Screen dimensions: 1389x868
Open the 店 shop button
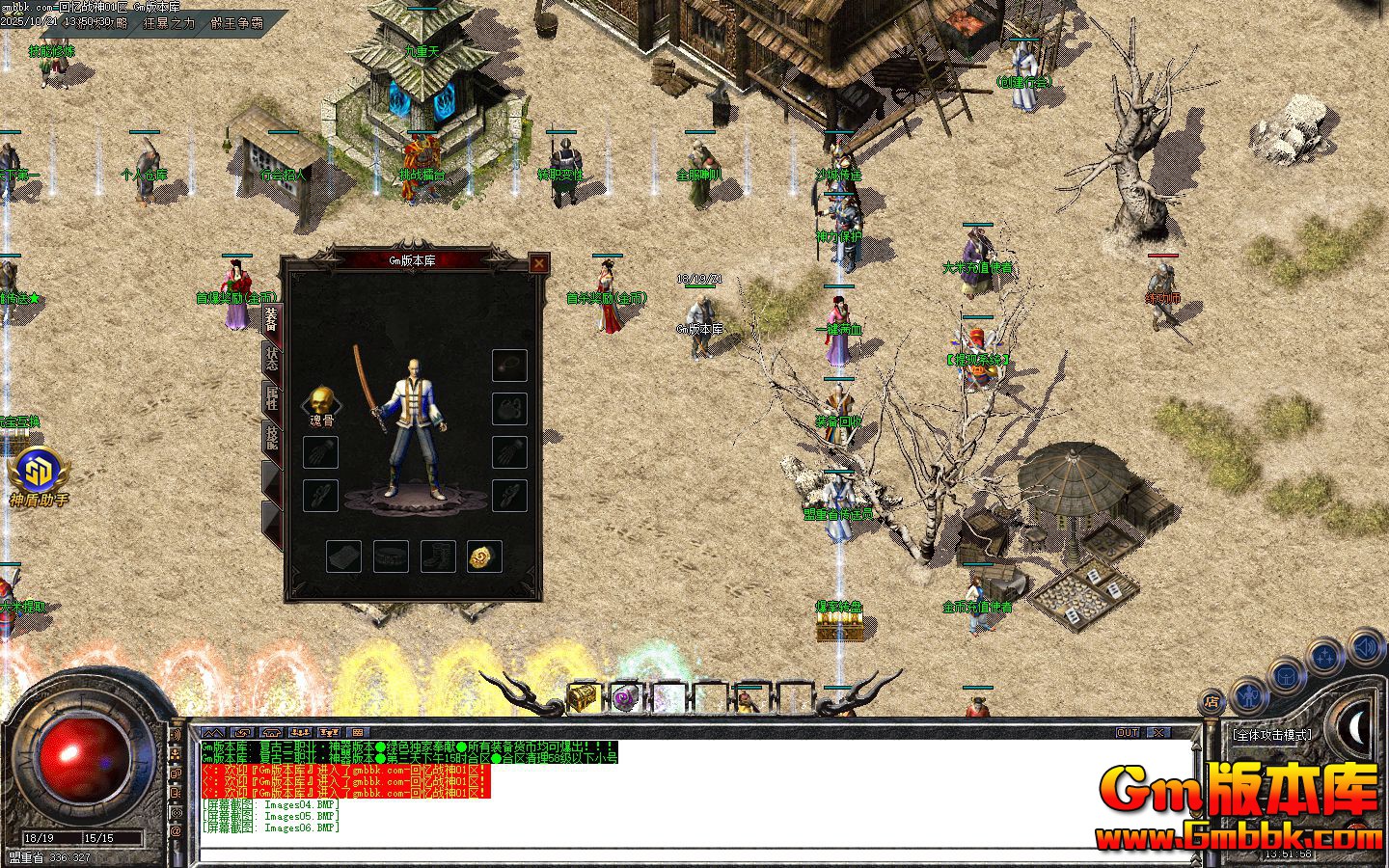click(1210, 701)
